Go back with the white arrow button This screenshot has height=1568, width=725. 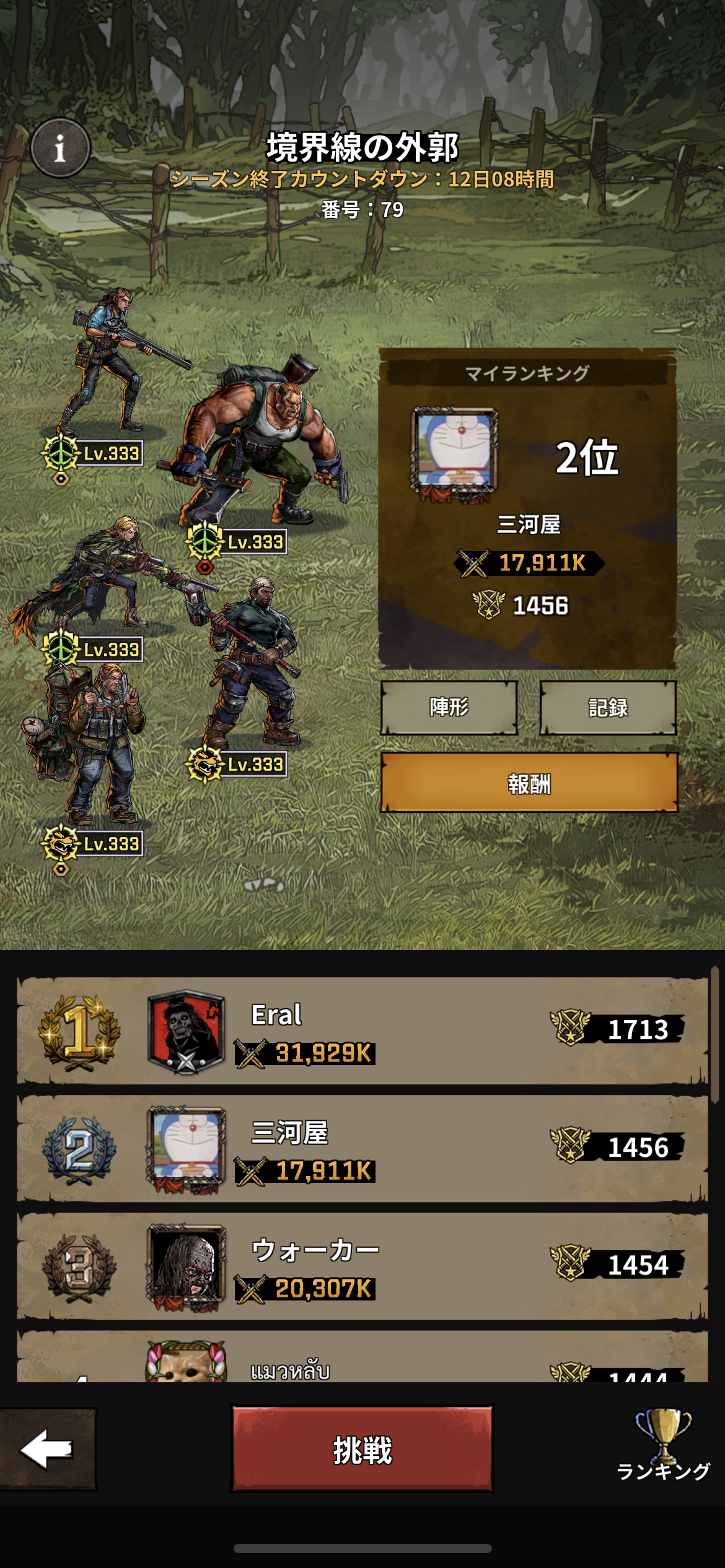click(47, 1448)
